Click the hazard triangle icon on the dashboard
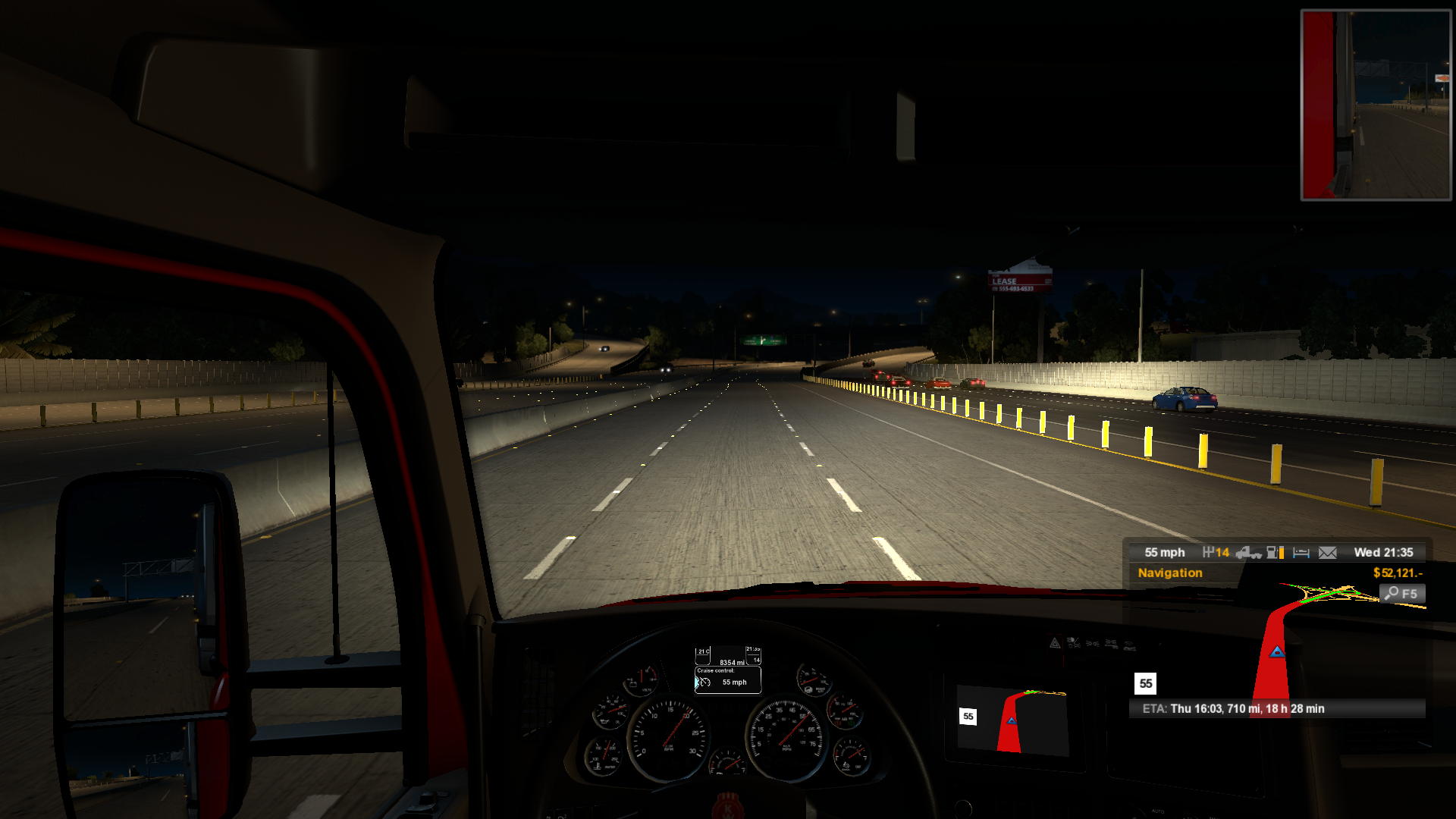 1054,642
